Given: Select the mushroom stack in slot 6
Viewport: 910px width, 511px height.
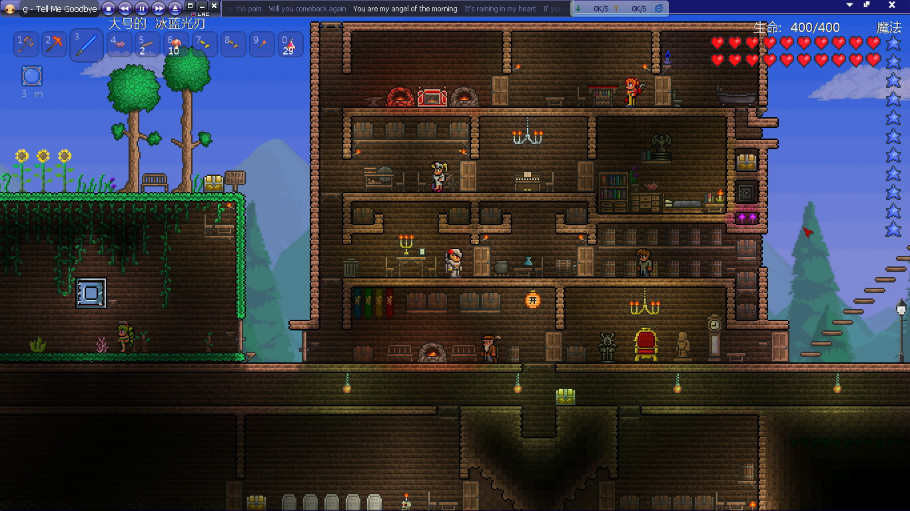Looking at the screenshot, I should point(175,44).
